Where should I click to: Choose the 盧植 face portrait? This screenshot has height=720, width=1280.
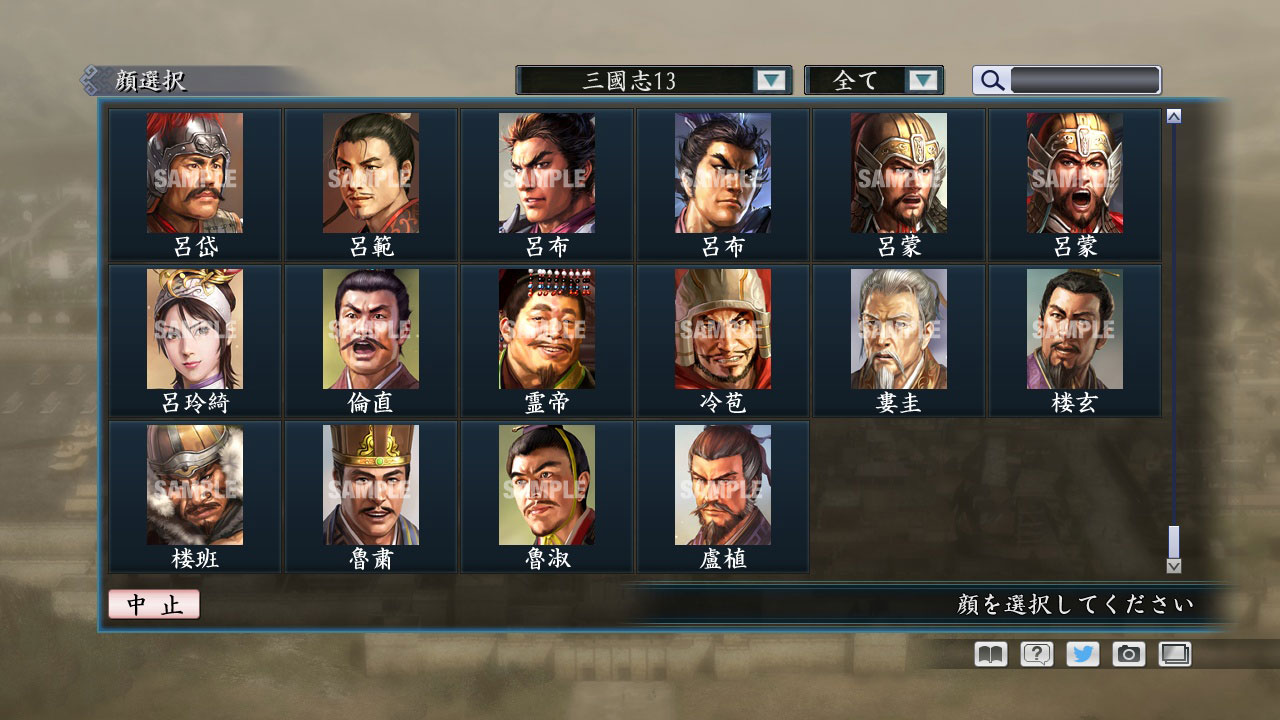click(x=722, y=485)
